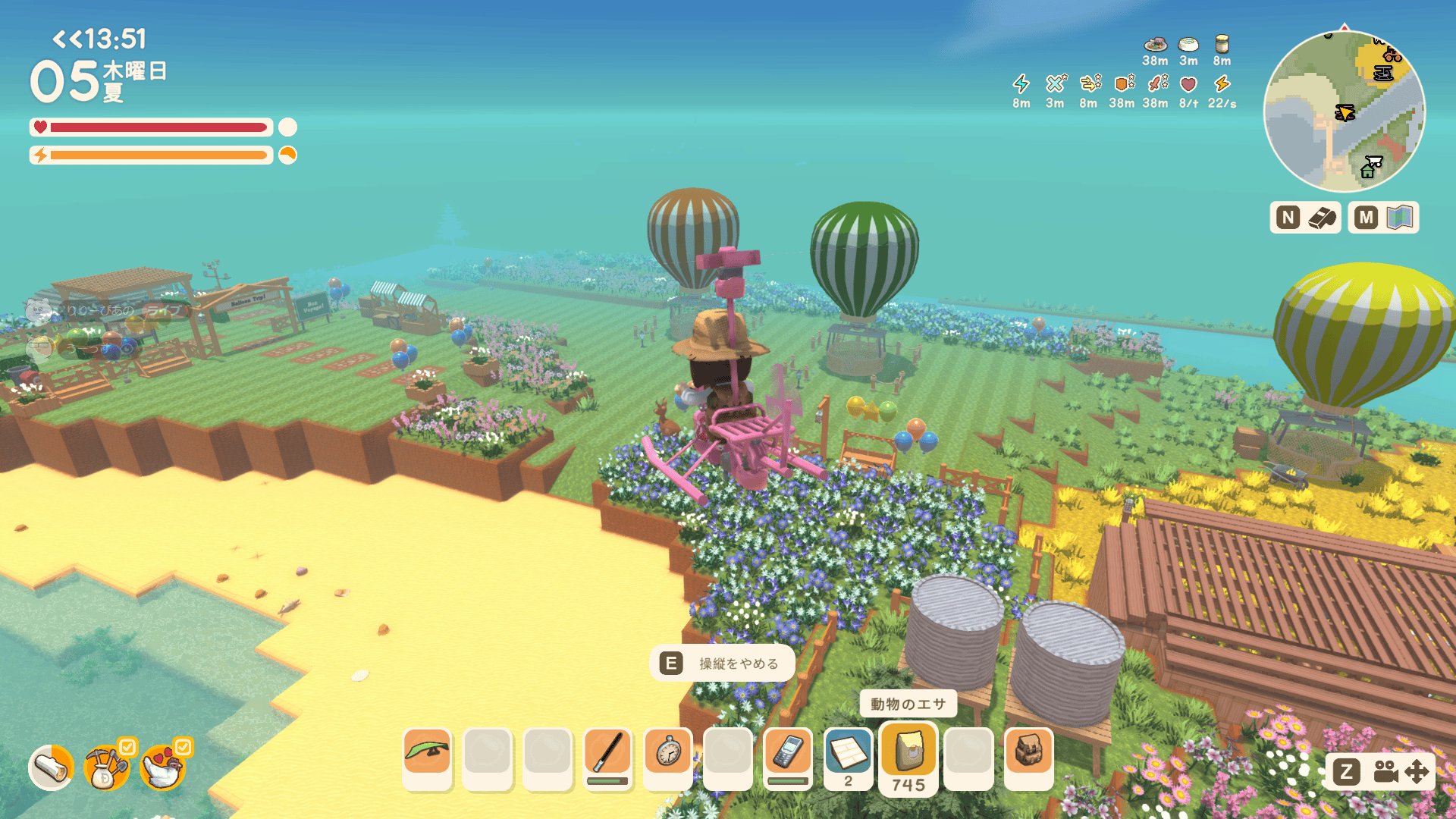Select the mobile phone hotbar slot
1456x819 pixels.
788,753
